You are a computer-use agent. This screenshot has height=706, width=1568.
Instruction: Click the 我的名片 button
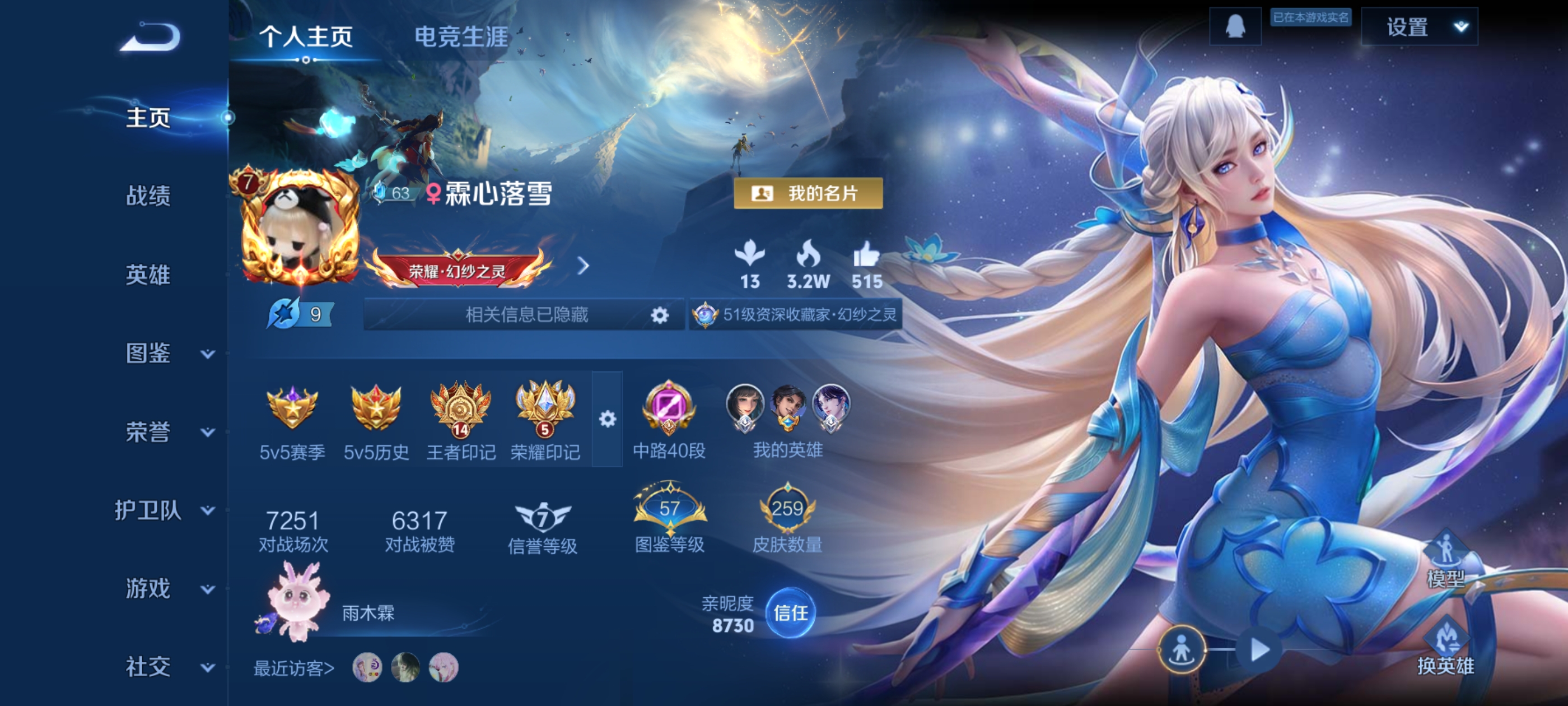point(808,194)
